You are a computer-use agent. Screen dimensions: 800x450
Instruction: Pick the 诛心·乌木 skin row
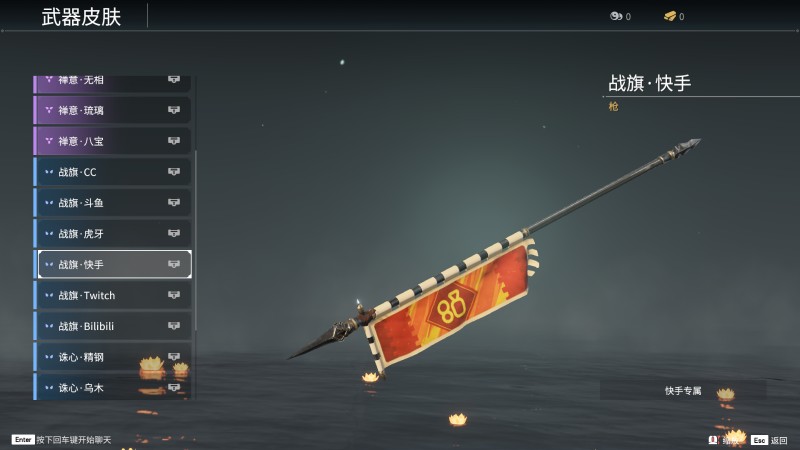click(x=112, y=387)
